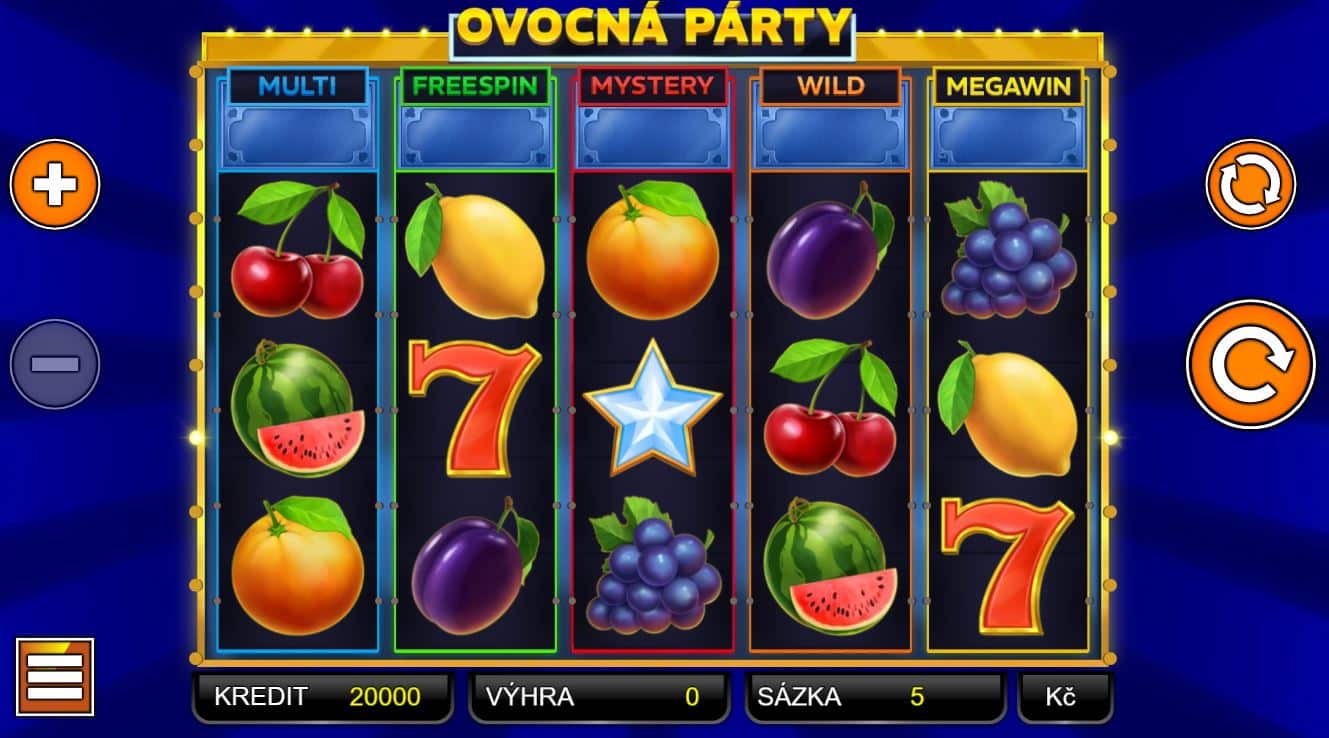The height and width of the screenshot is (738, 1329).
Task: Increase the bet with the plus button
Action: [x=55, y=183]
